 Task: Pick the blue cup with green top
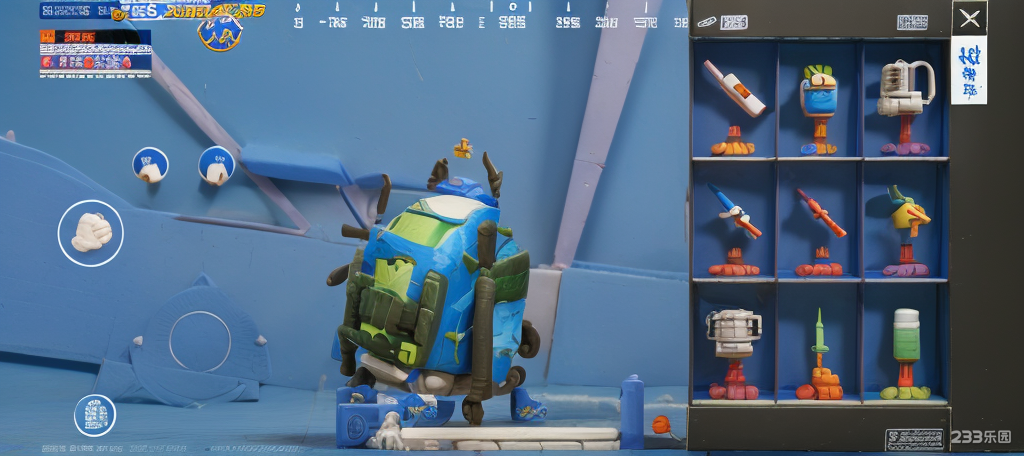[x=819, y=100]
